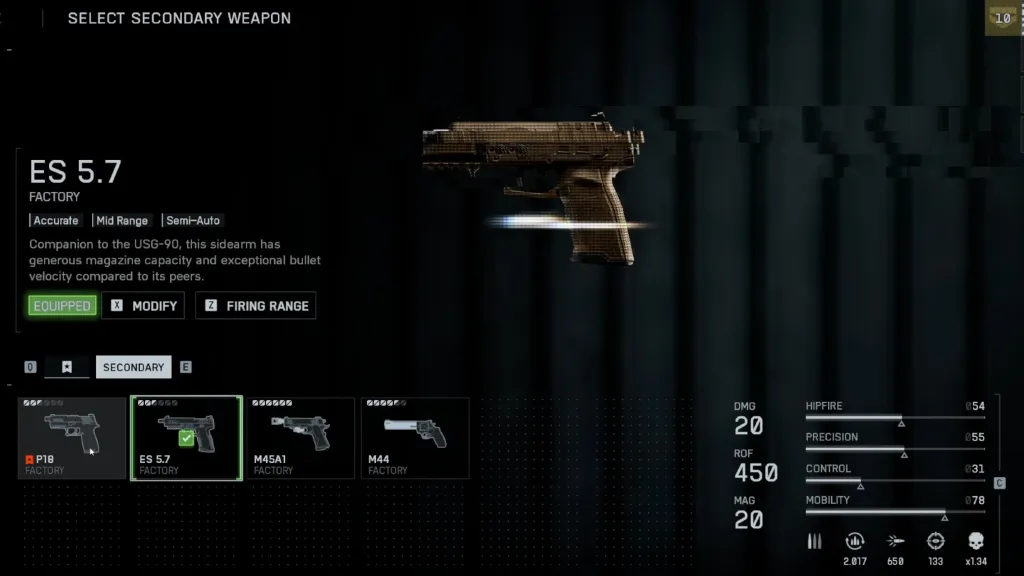1024x576 pixels.
Task: Choose the ES 5.7 weapon tile
Action: click(x=186, y=438)
